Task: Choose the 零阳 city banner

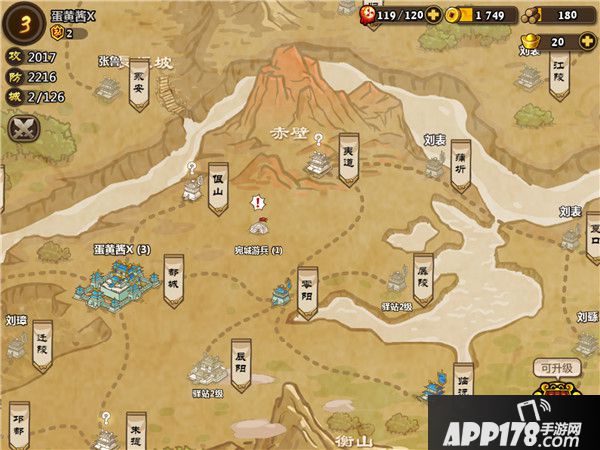Action: click(307, 290)
